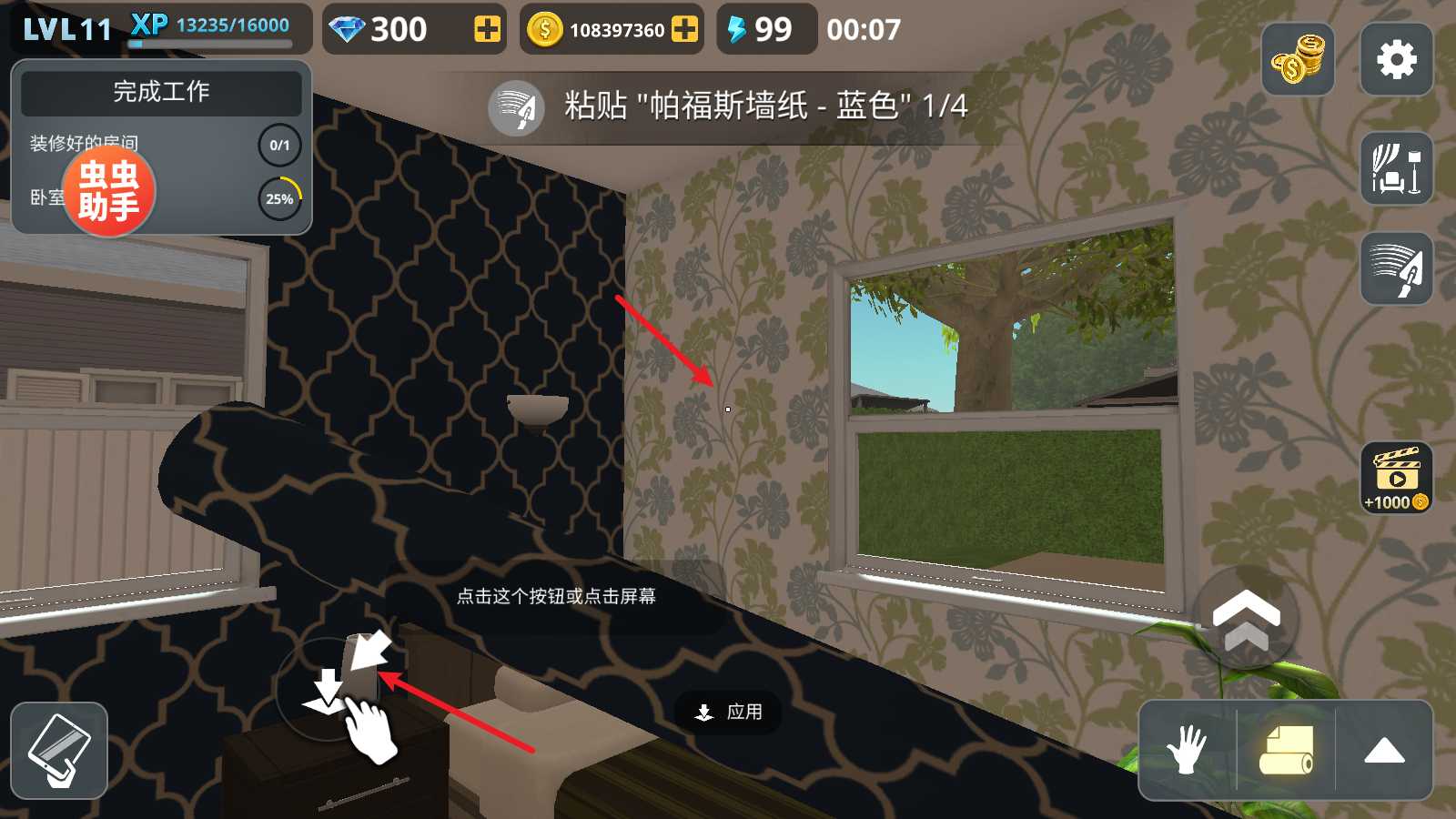The image size is (1456, 819).
Task: Select the hand tool
Action: 1187,751
